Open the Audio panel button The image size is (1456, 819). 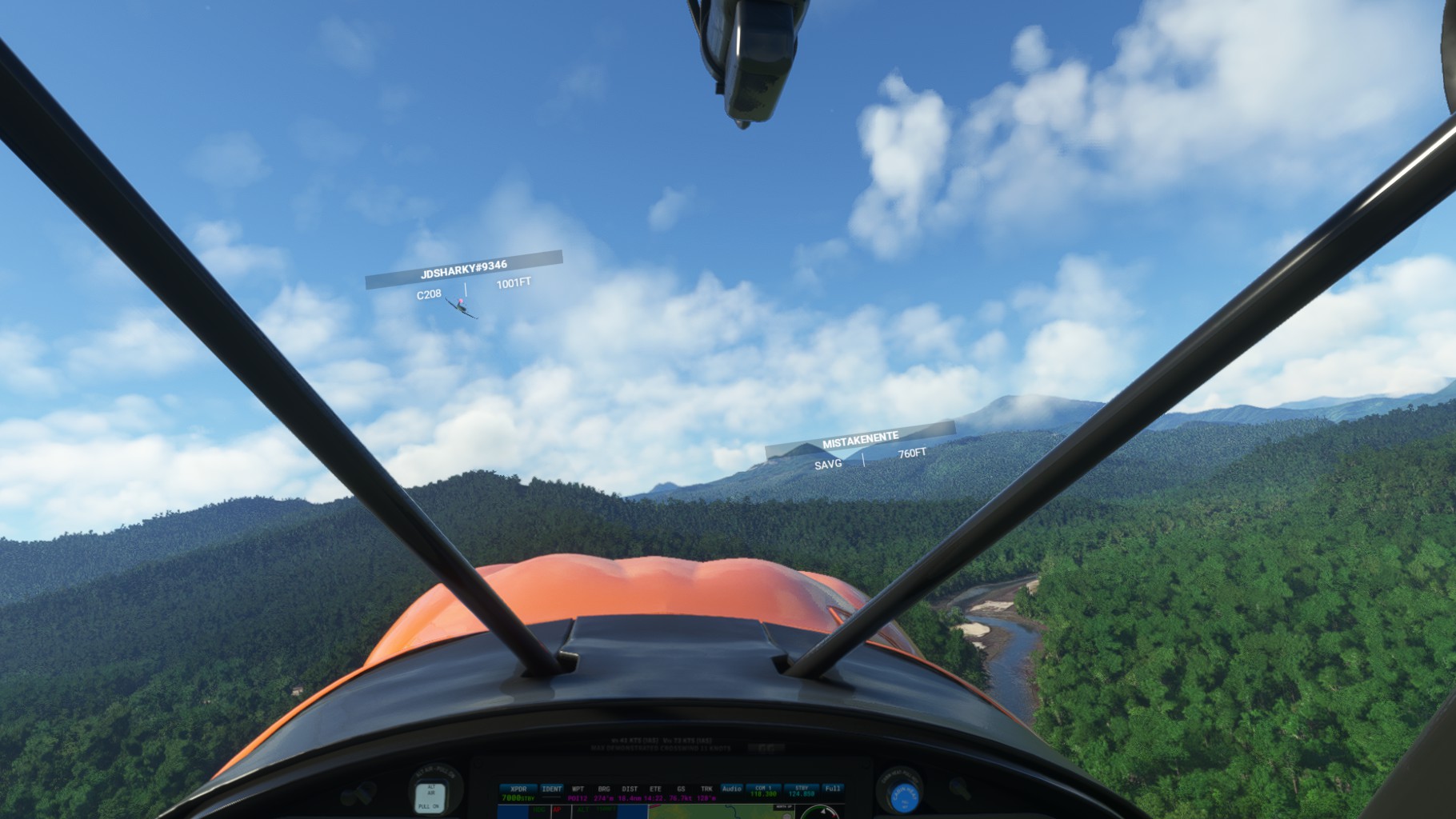(732, 789)
